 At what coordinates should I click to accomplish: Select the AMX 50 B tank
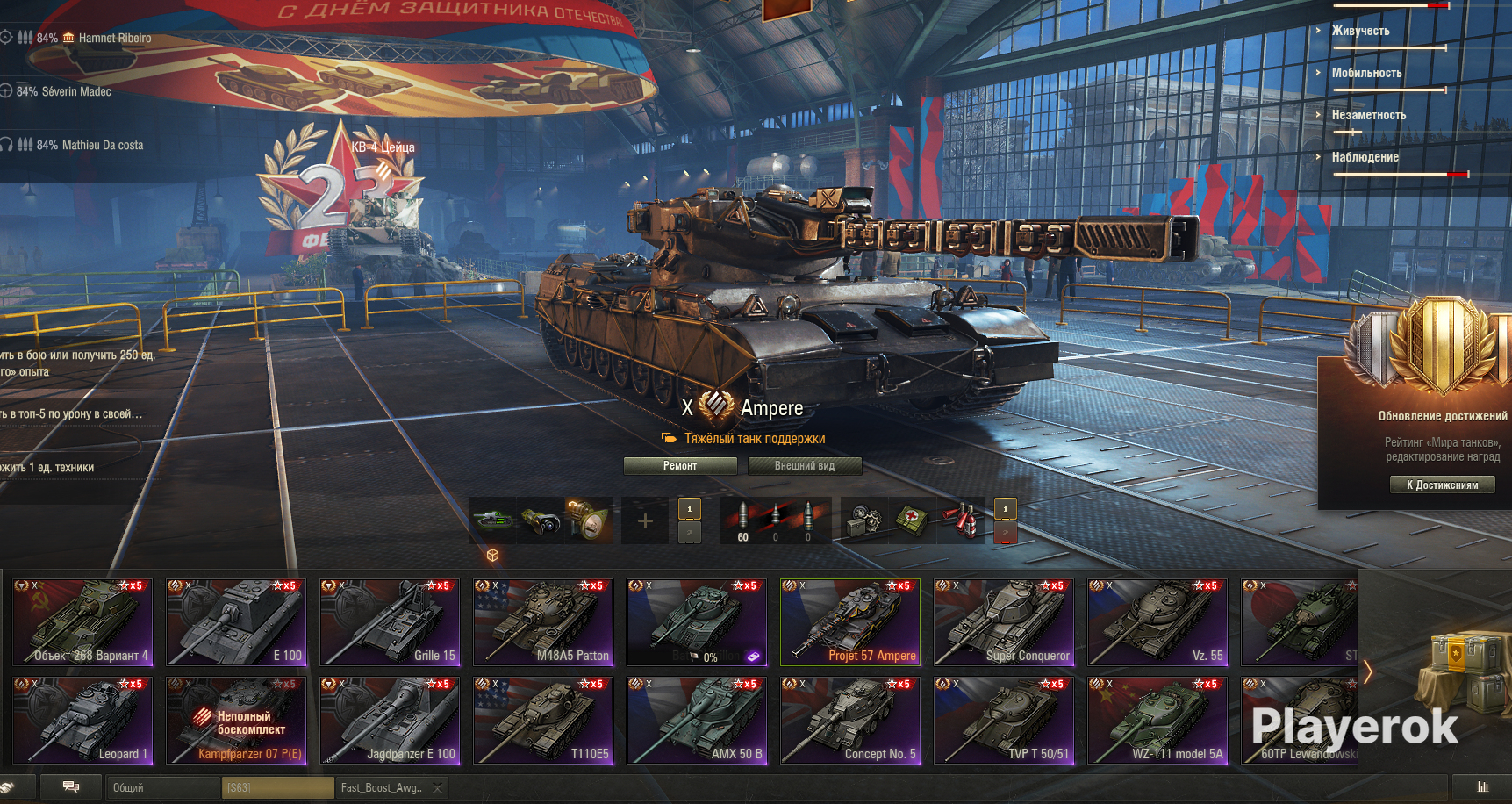[696, 721]
